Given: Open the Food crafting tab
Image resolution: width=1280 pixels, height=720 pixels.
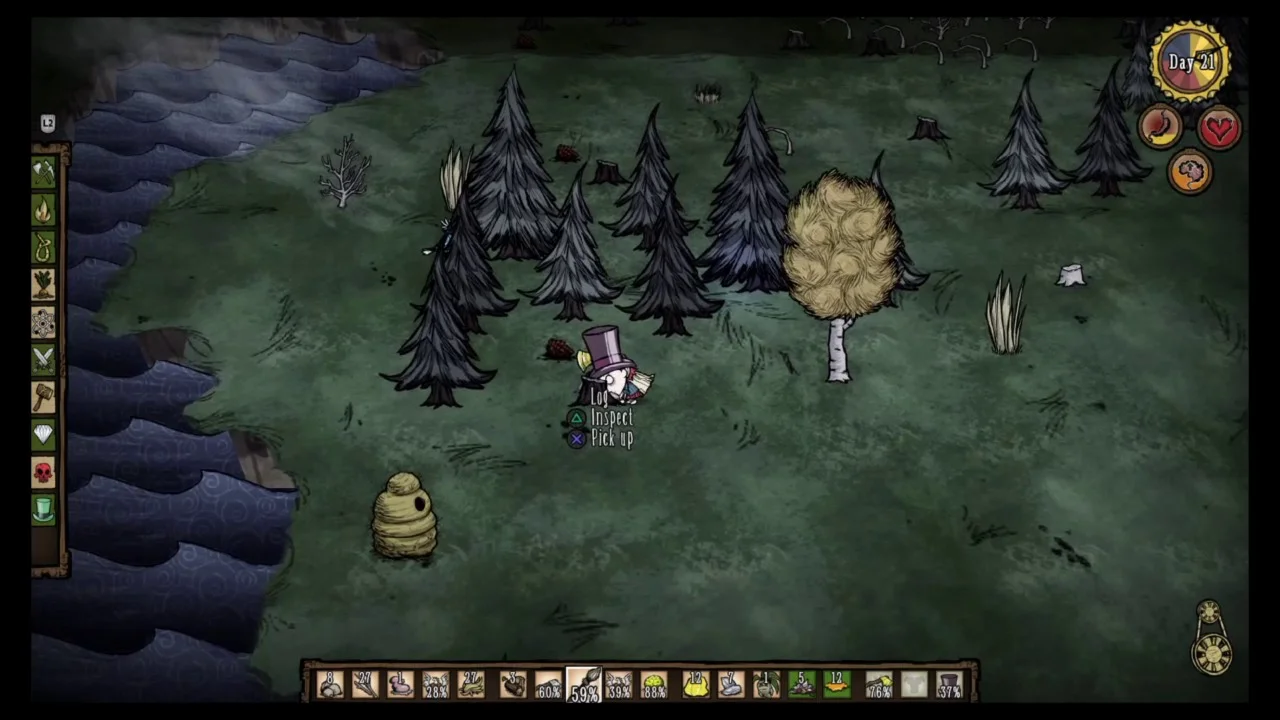Looking at the screenshot, I should point(43,287).
